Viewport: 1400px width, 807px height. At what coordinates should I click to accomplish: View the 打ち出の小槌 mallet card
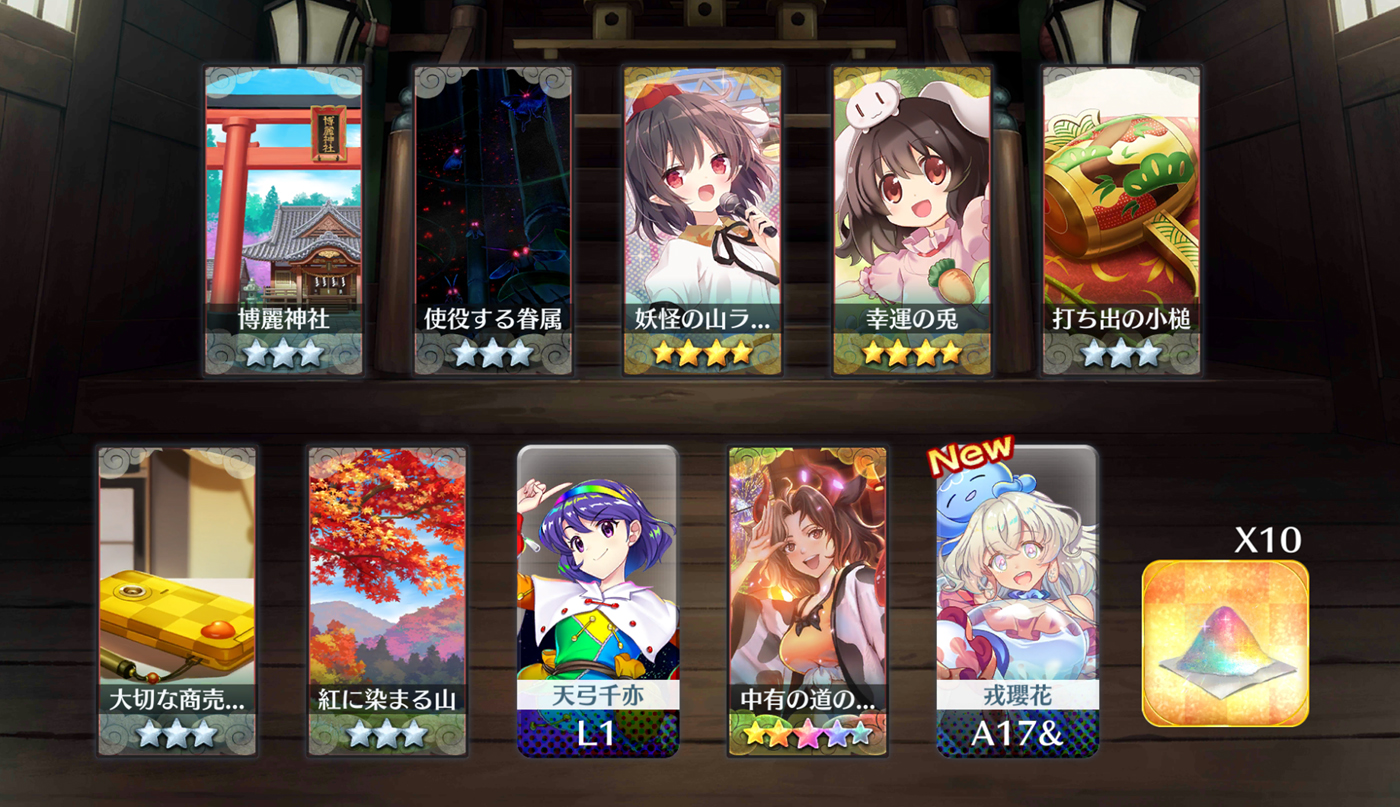[x=1121, y=220]
